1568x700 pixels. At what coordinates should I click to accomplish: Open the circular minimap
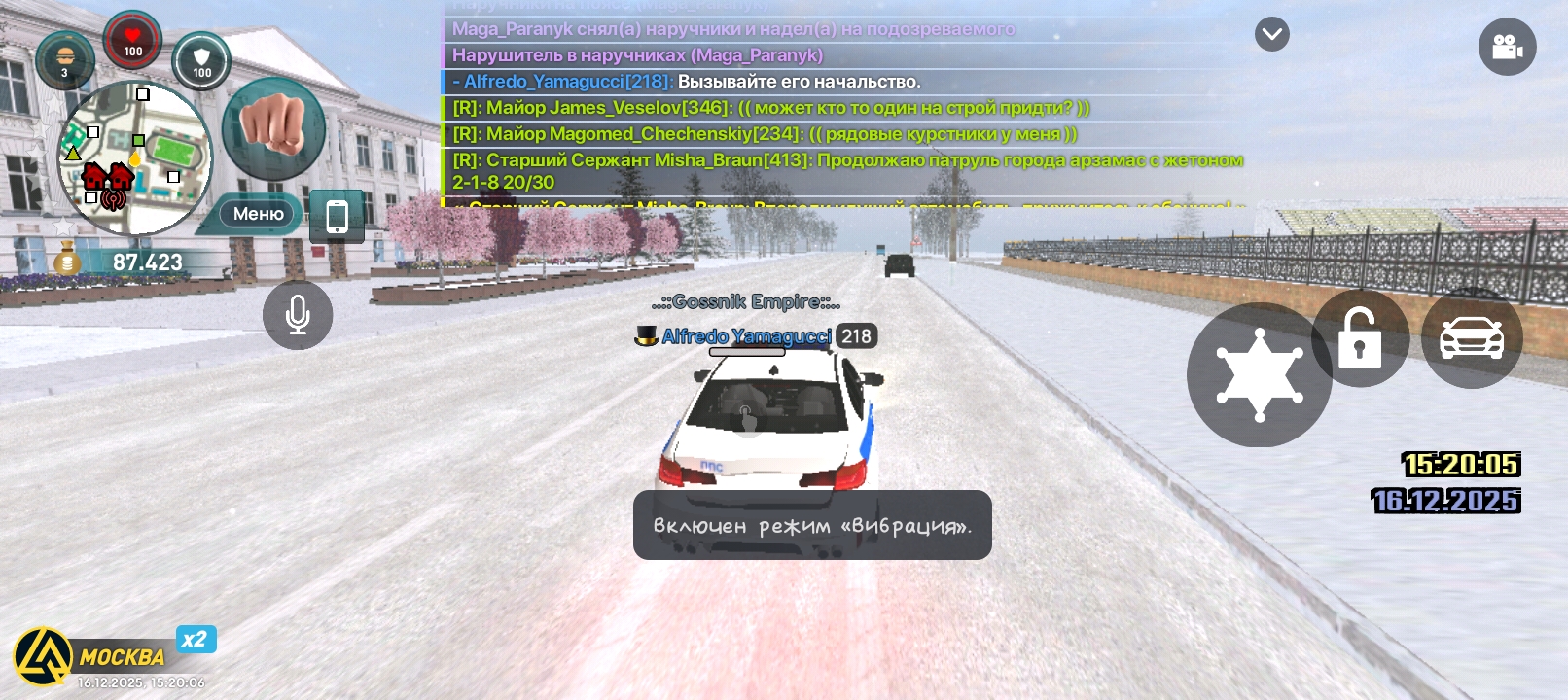coord(134,158)
